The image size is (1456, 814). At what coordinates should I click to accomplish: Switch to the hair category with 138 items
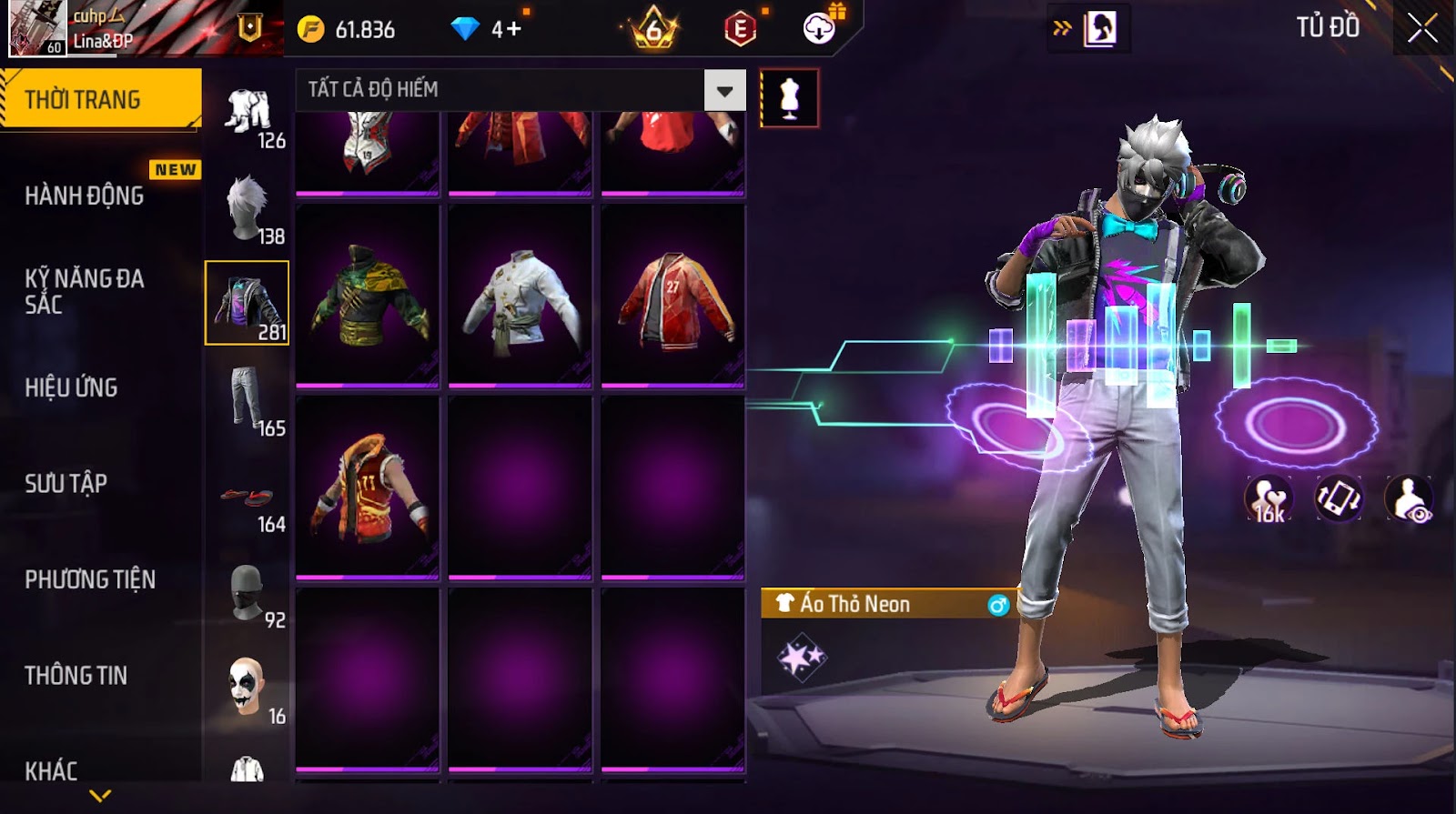(248, 208)
